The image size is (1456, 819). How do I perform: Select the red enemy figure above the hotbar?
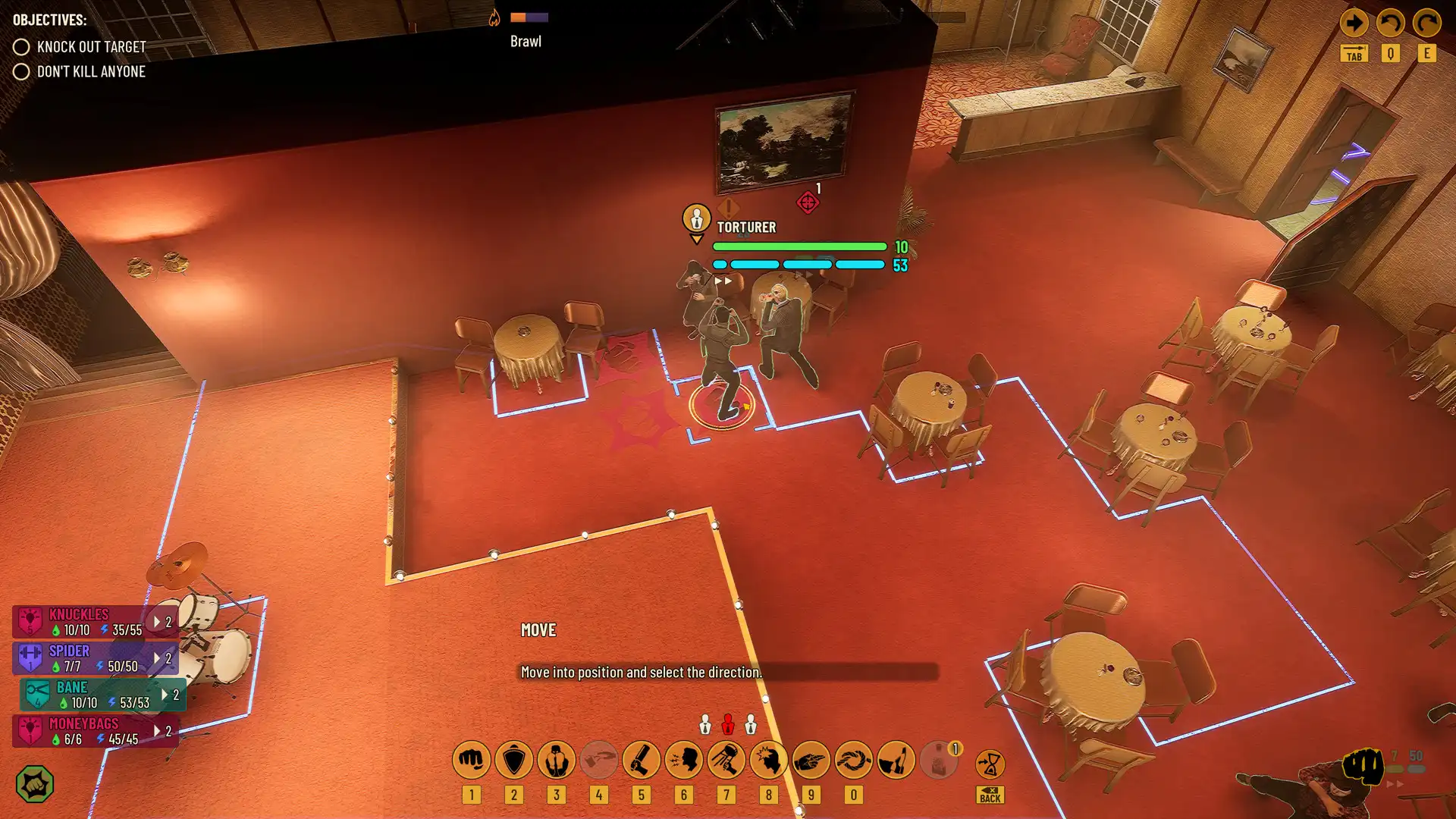pyautogui.click(x=727, y=723)
